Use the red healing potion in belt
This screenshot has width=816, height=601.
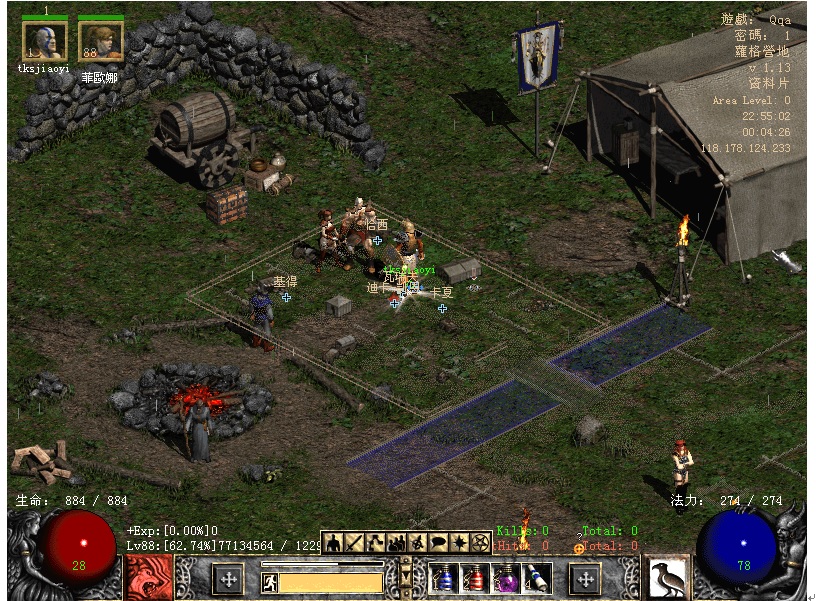(x=475, y=578)
